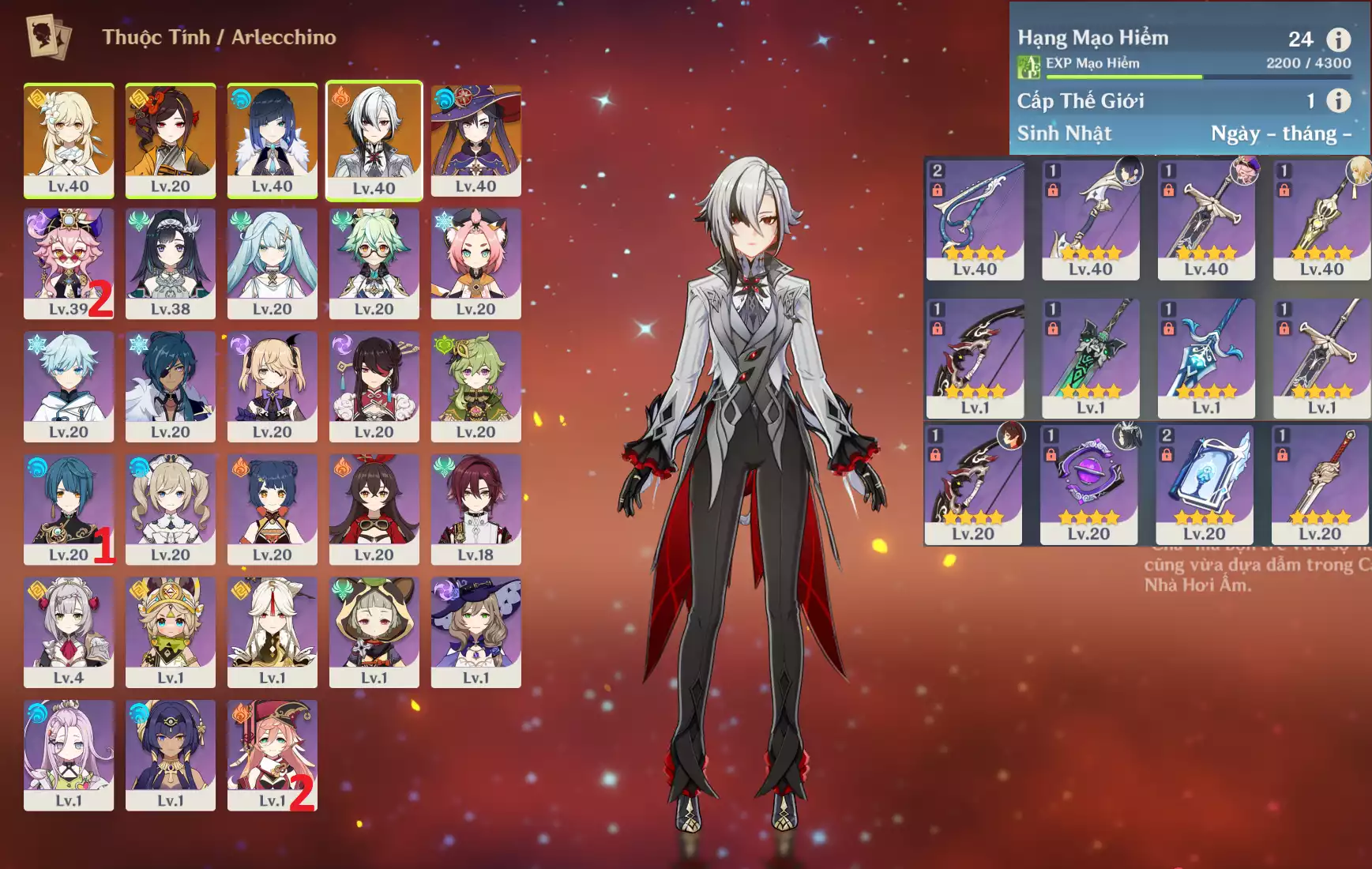Choose the Lumine traveler portrait

pos(69,140)
